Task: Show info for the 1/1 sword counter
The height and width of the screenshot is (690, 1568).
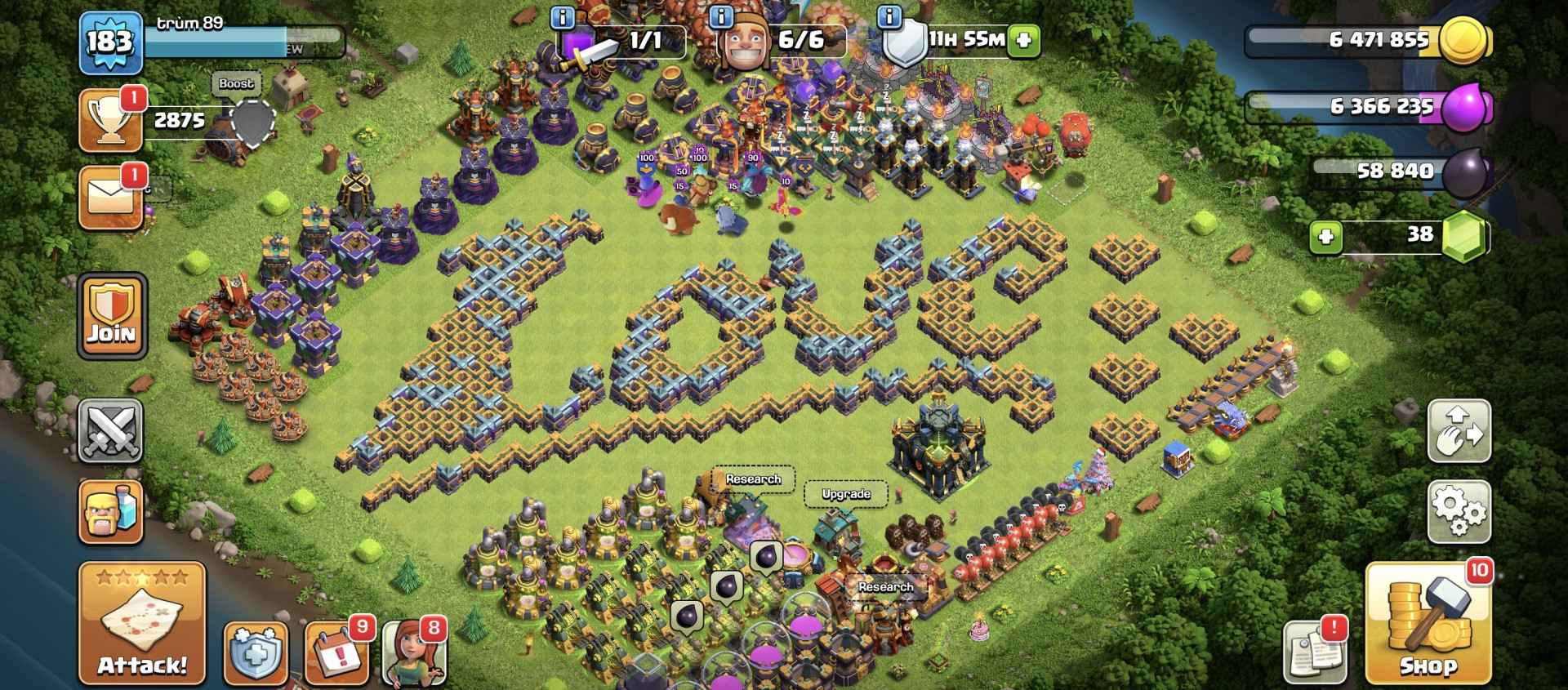Action: coord(562,16)
